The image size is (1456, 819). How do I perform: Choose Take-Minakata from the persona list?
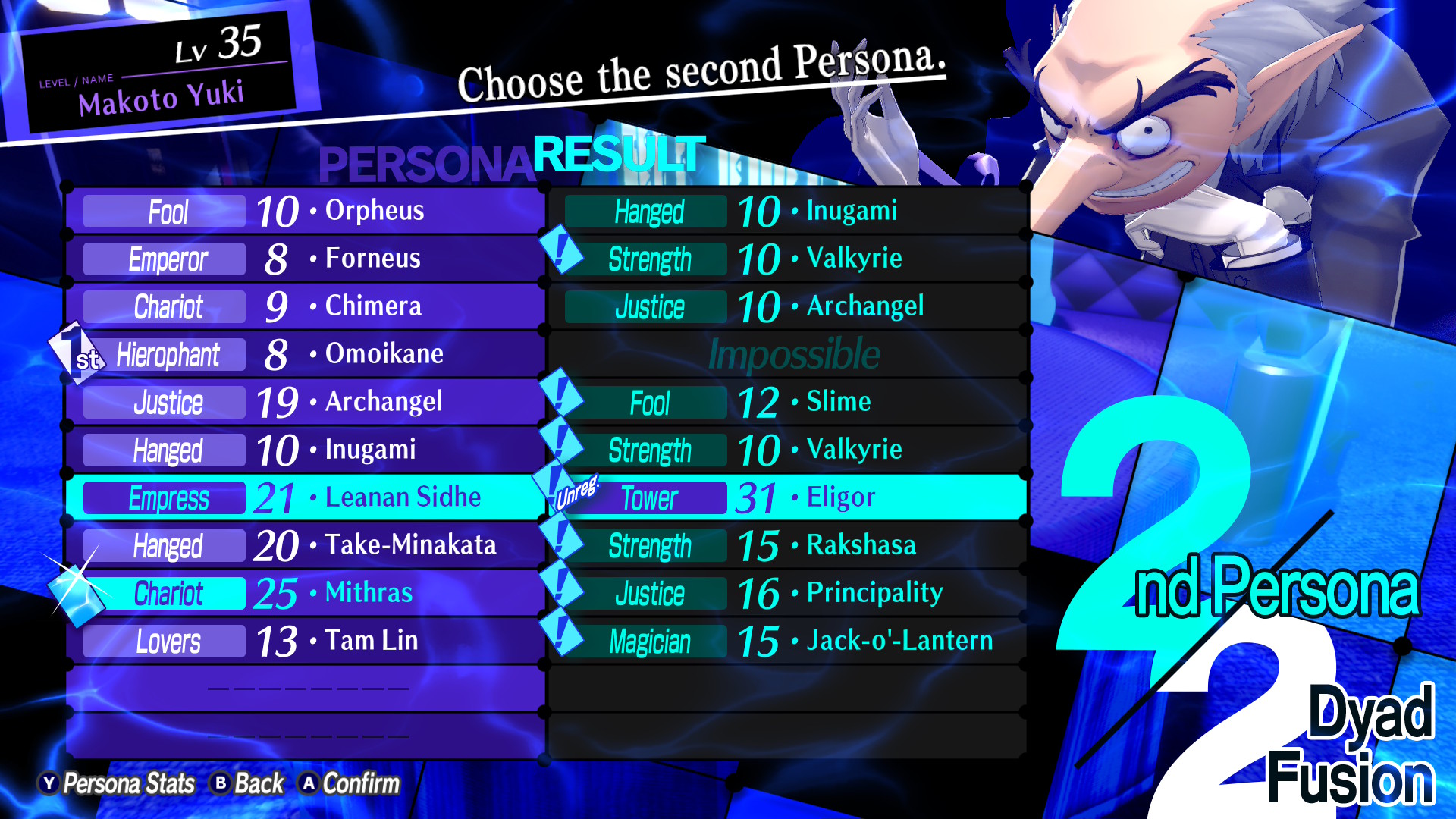click(305, 545)
